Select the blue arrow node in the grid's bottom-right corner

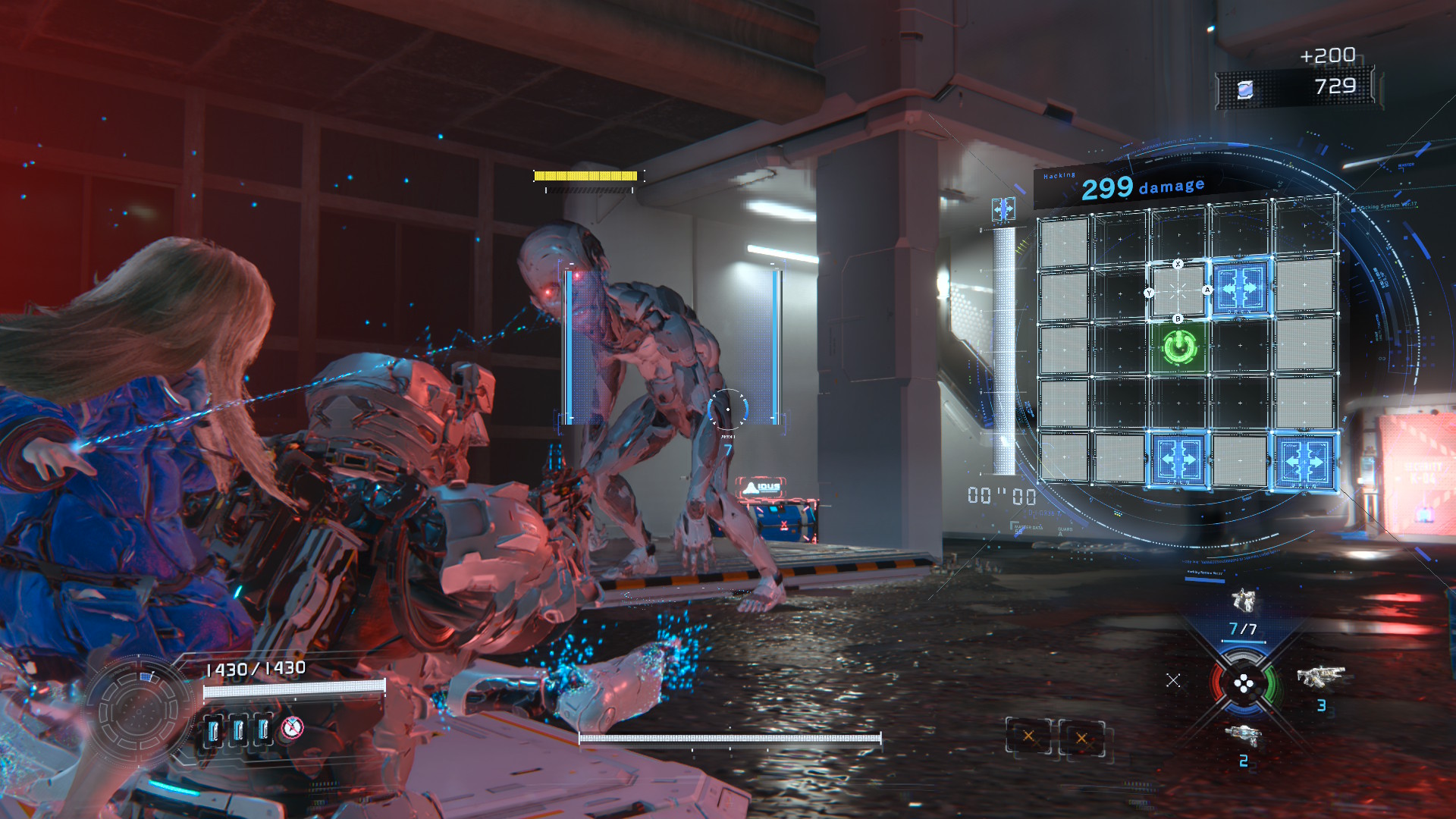1304,460
